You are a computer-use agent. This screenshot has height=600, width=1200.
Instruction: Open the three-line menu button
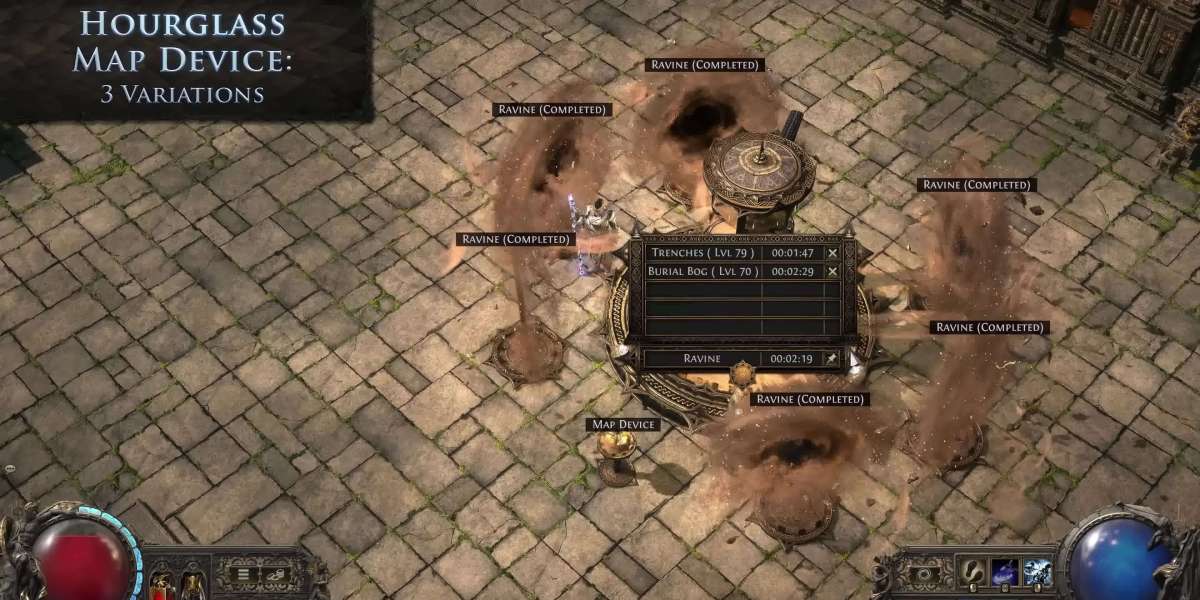[x=243, y=573]
